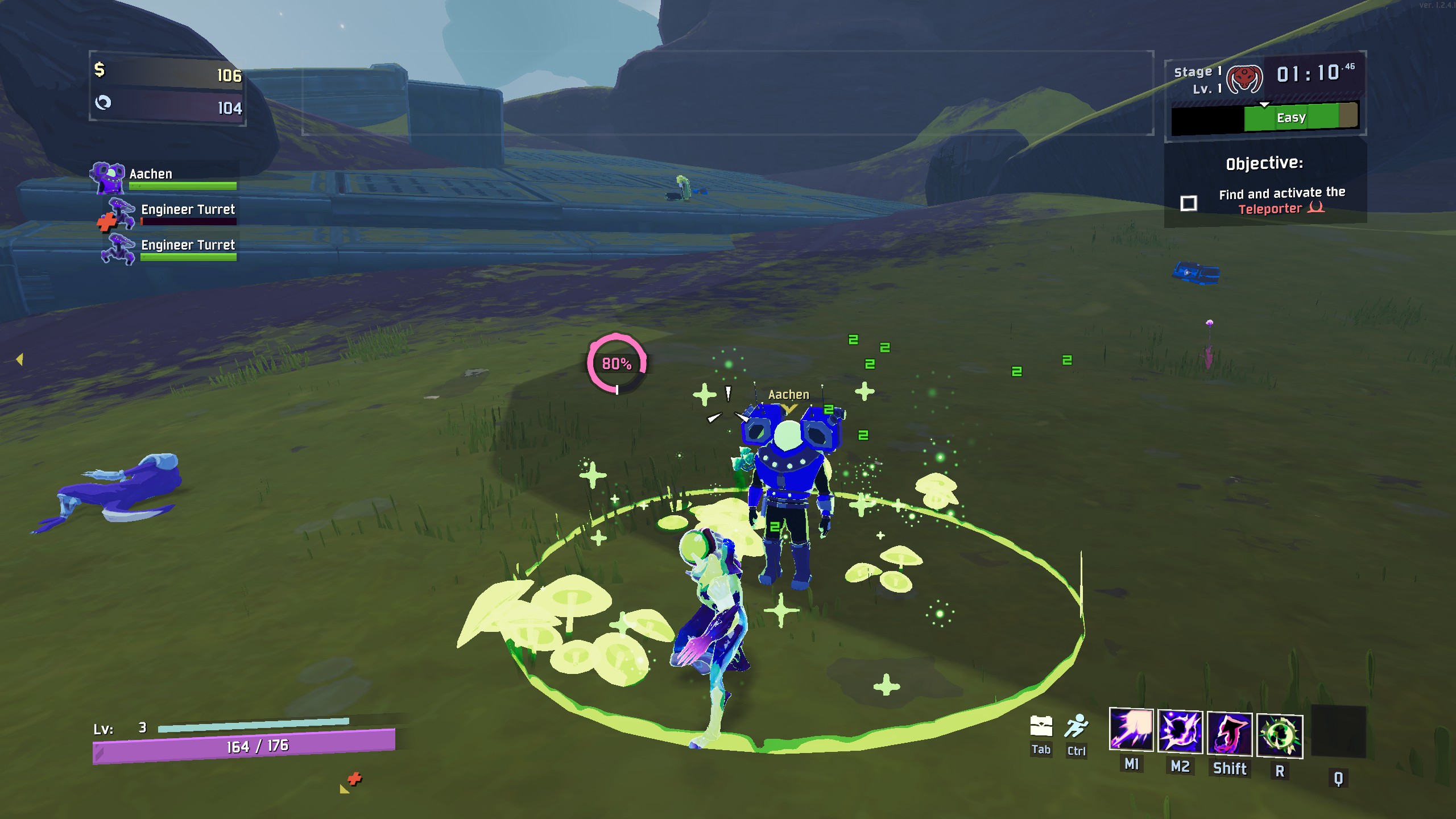Toggle the sprint runner icon above Ctrl

click(x=1077, y=726)
